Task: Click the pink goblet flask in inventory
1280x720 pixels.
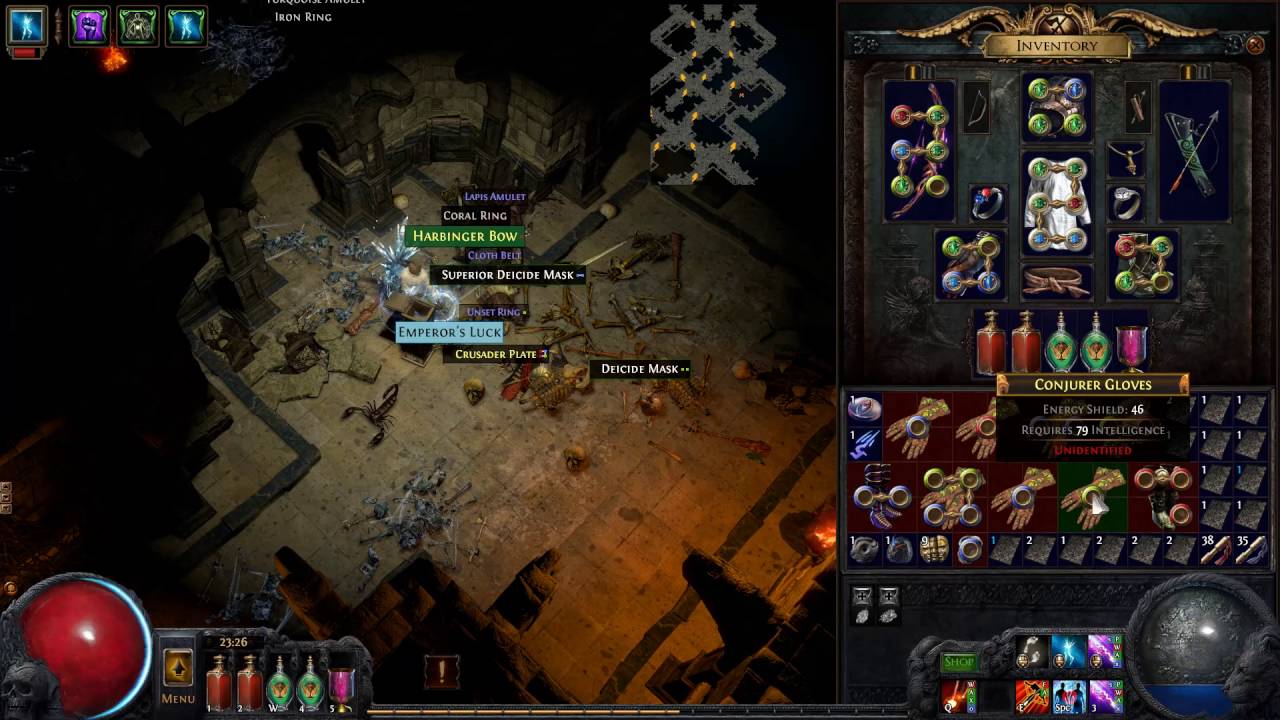Action: [1131, 345]
